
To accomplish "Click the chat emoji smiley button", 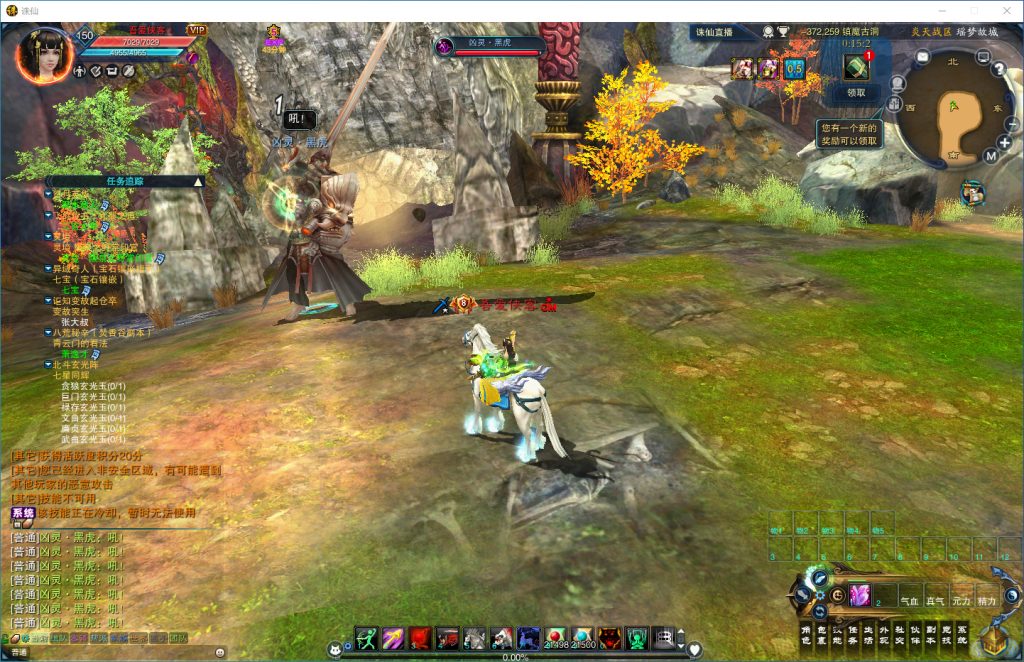I will (219, 652).
